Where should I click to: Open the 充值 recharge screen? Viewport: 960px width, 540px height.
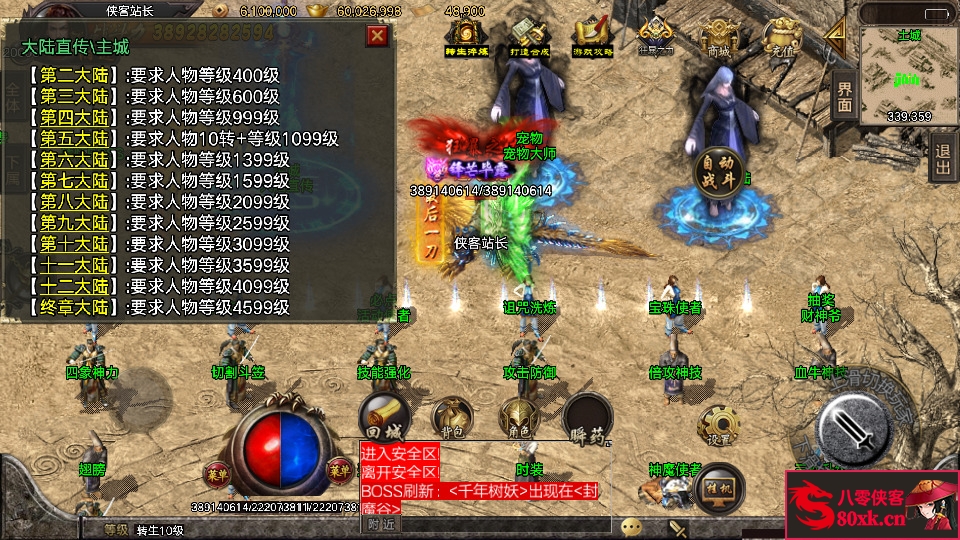pos(780,37)
